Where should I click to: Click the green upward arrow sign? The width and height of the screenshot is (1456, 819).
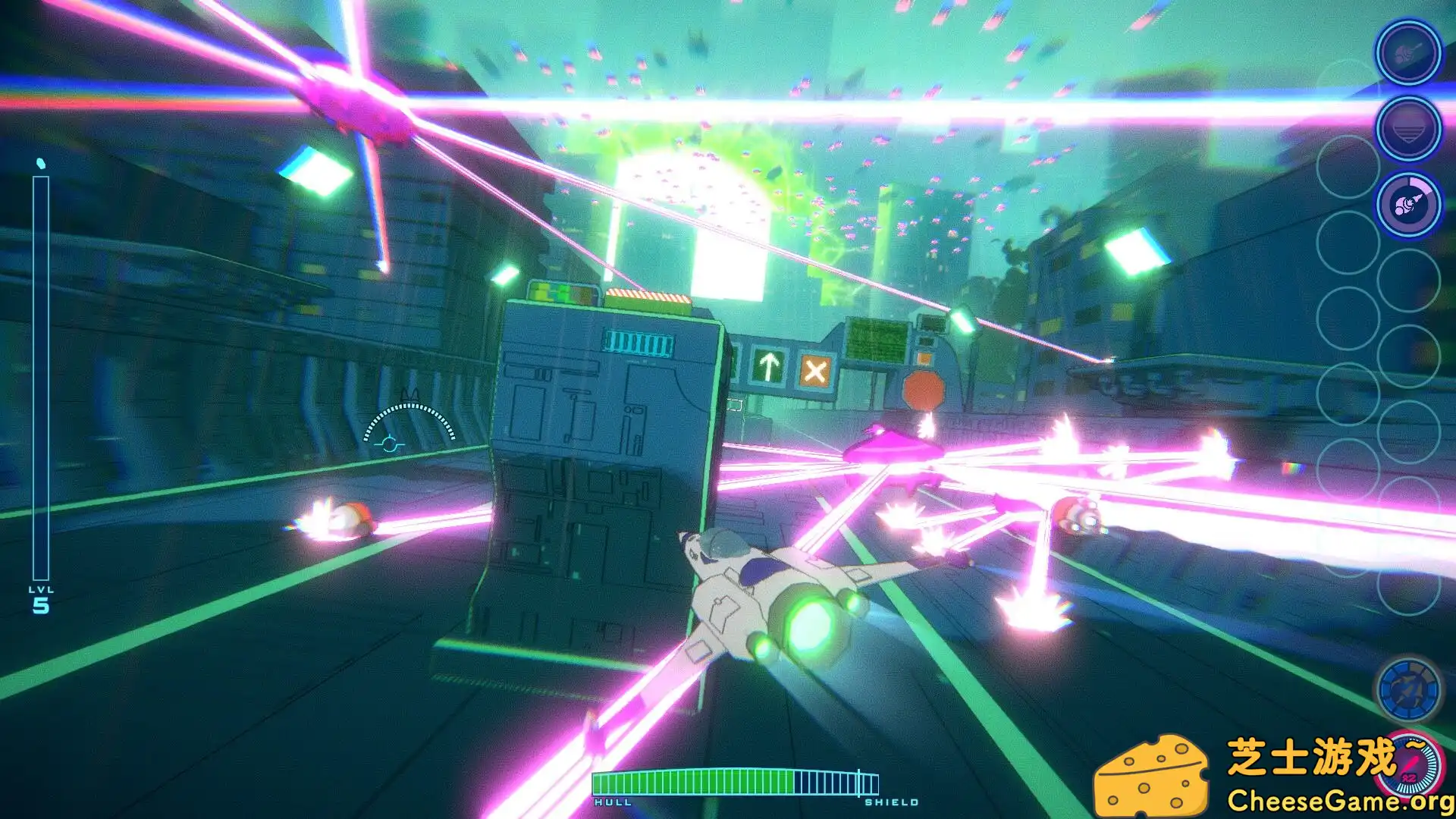tap(770, 367)
